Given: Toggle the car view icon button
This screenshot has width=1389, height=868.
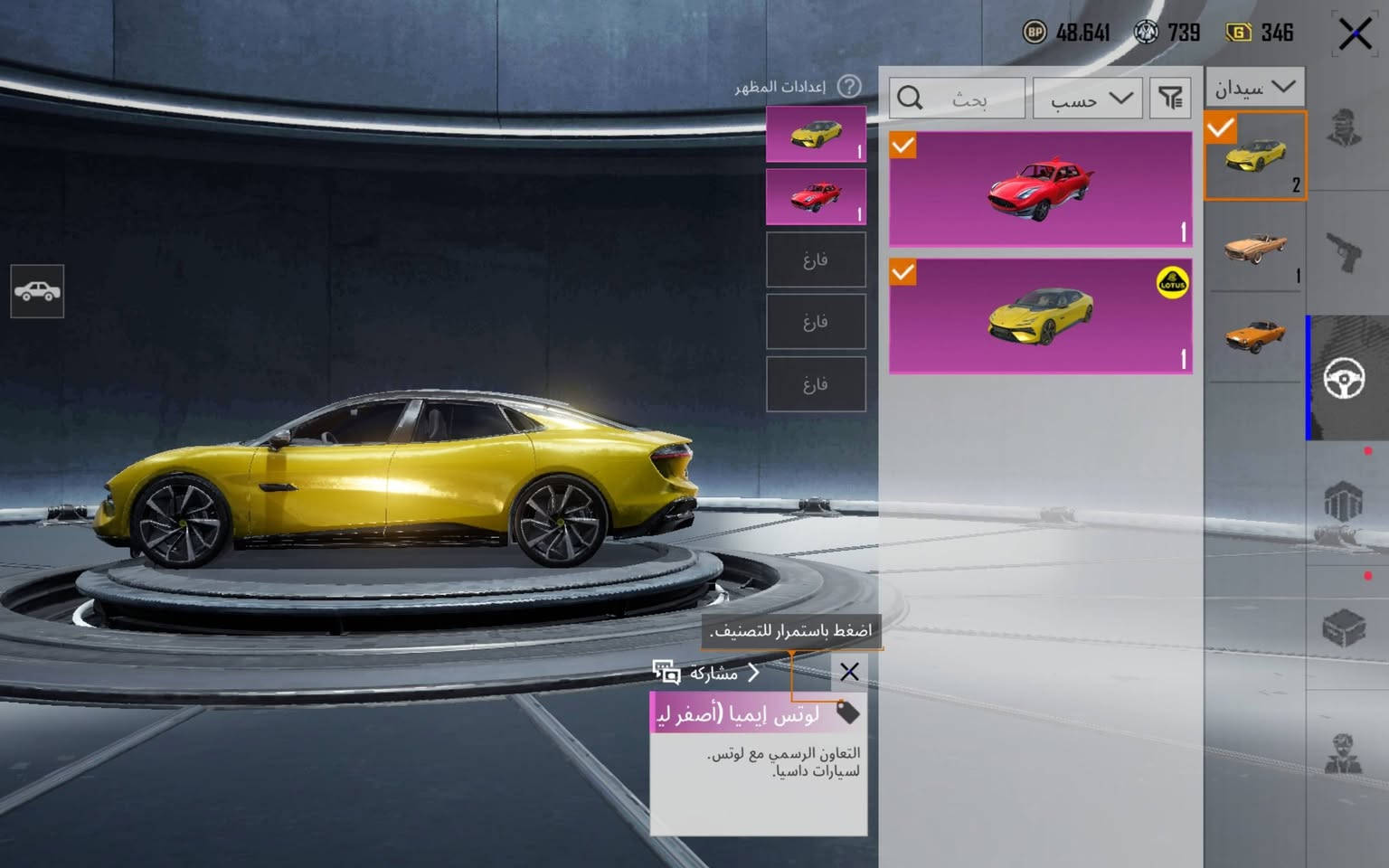Looking at the screenshot, I should (37, 291).
